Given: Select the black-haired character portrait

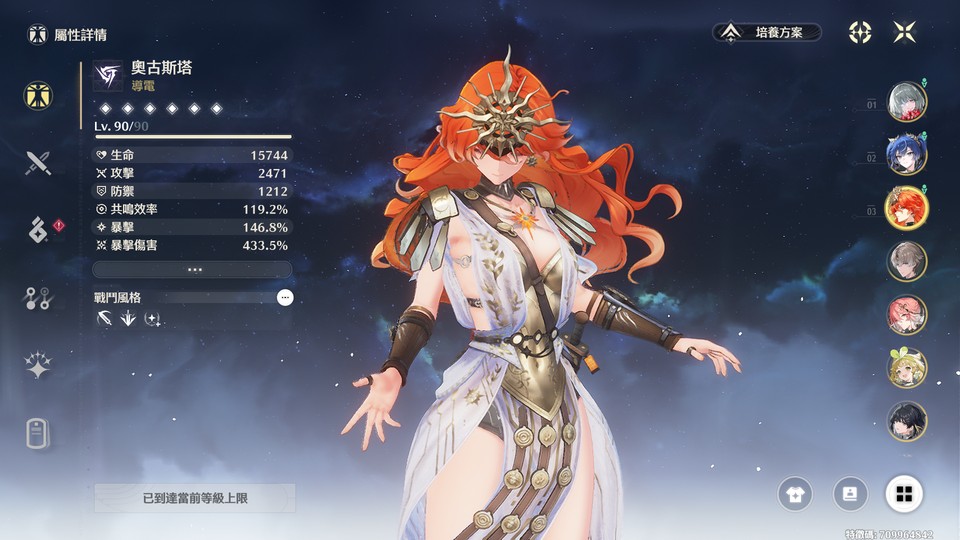Looking at the screenshot, I should (x=907, y=421).
